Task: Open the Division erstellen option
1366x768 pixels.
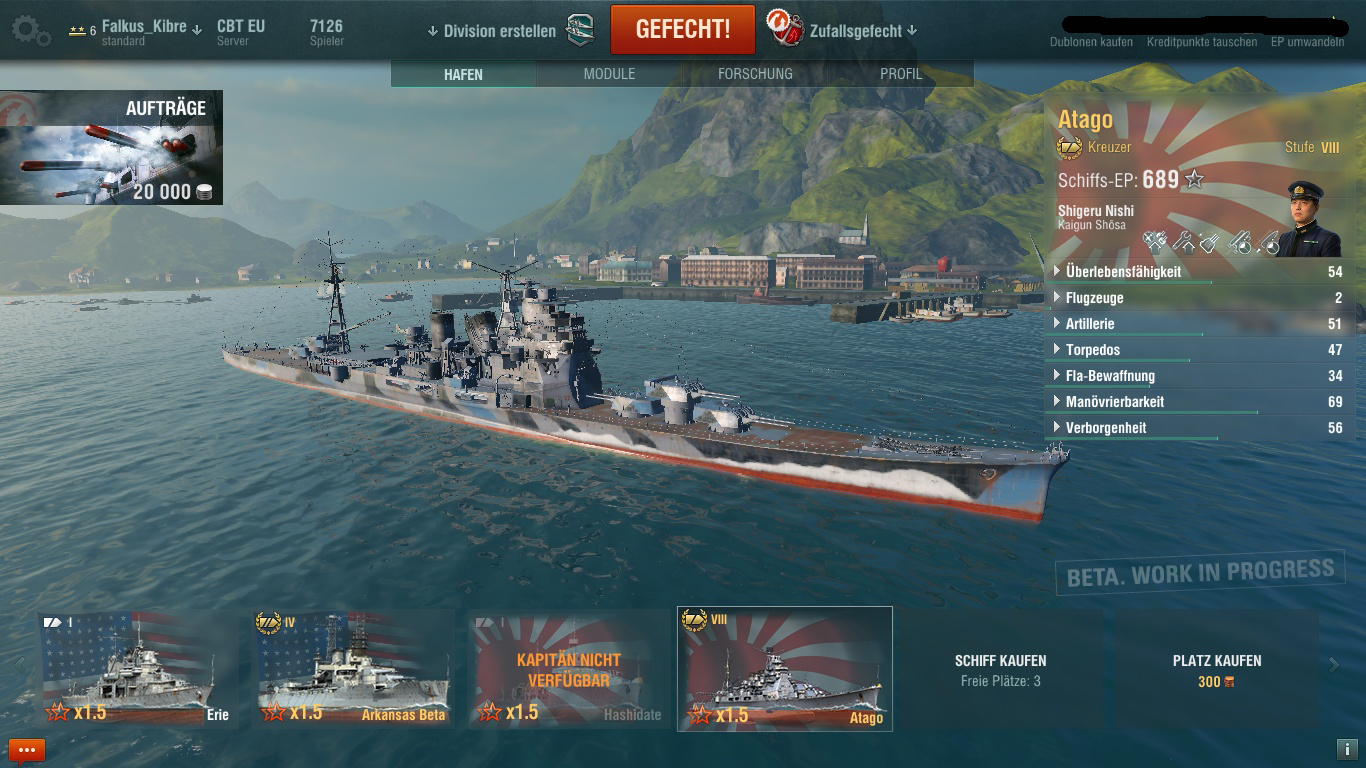Action: [x=499, y=31]
